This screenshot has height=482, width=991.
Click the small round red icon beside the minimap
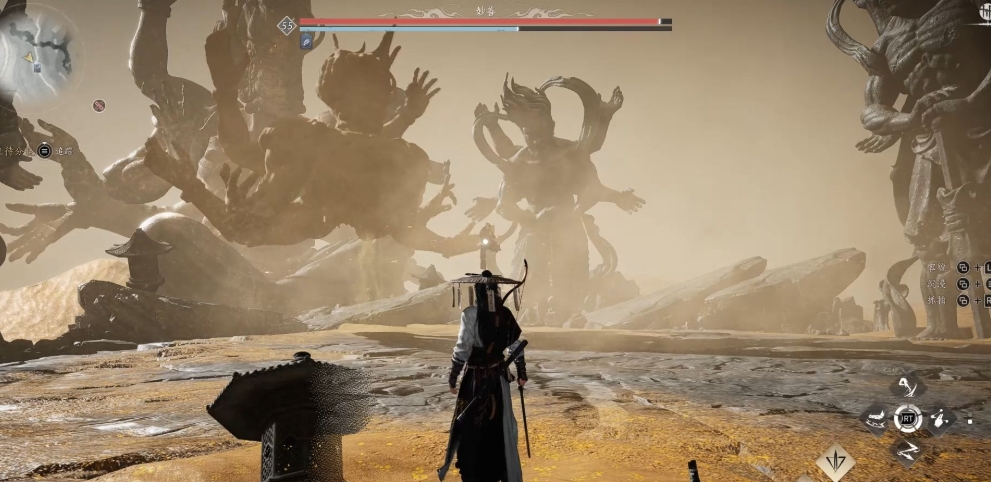(99, 105)
